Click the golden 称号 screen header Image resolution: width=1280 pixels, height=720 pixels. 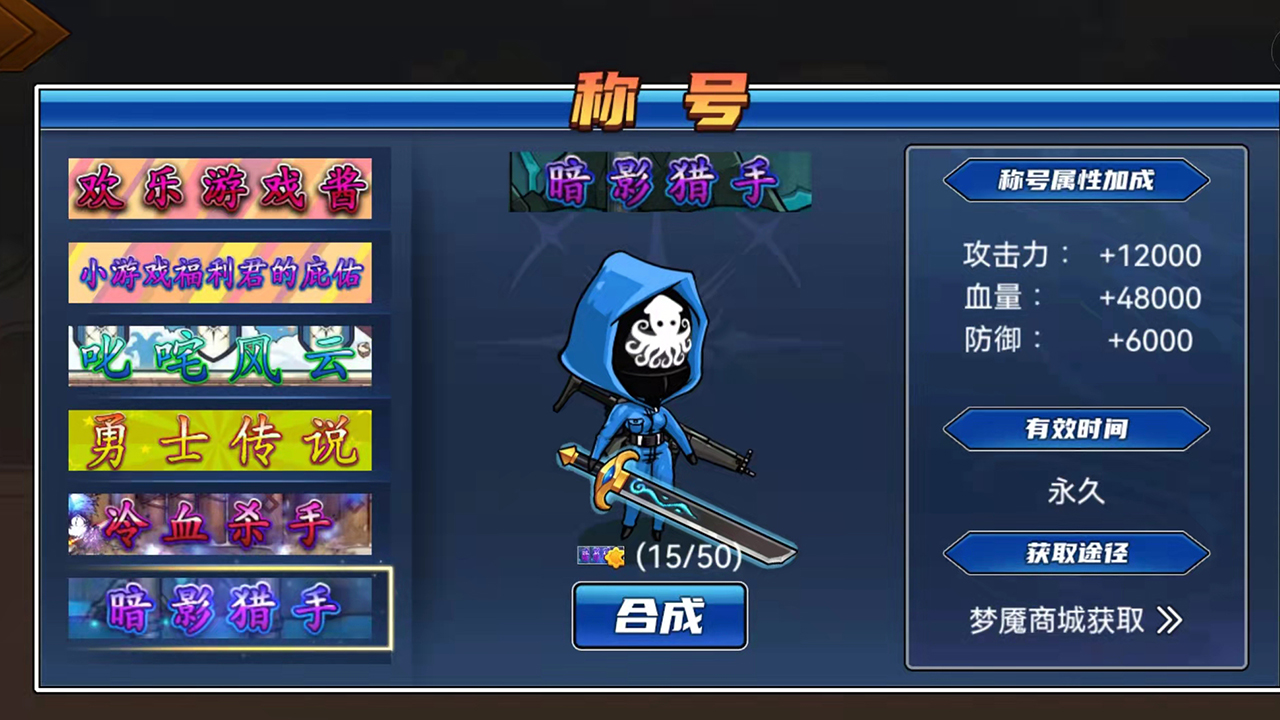(655, 98)
